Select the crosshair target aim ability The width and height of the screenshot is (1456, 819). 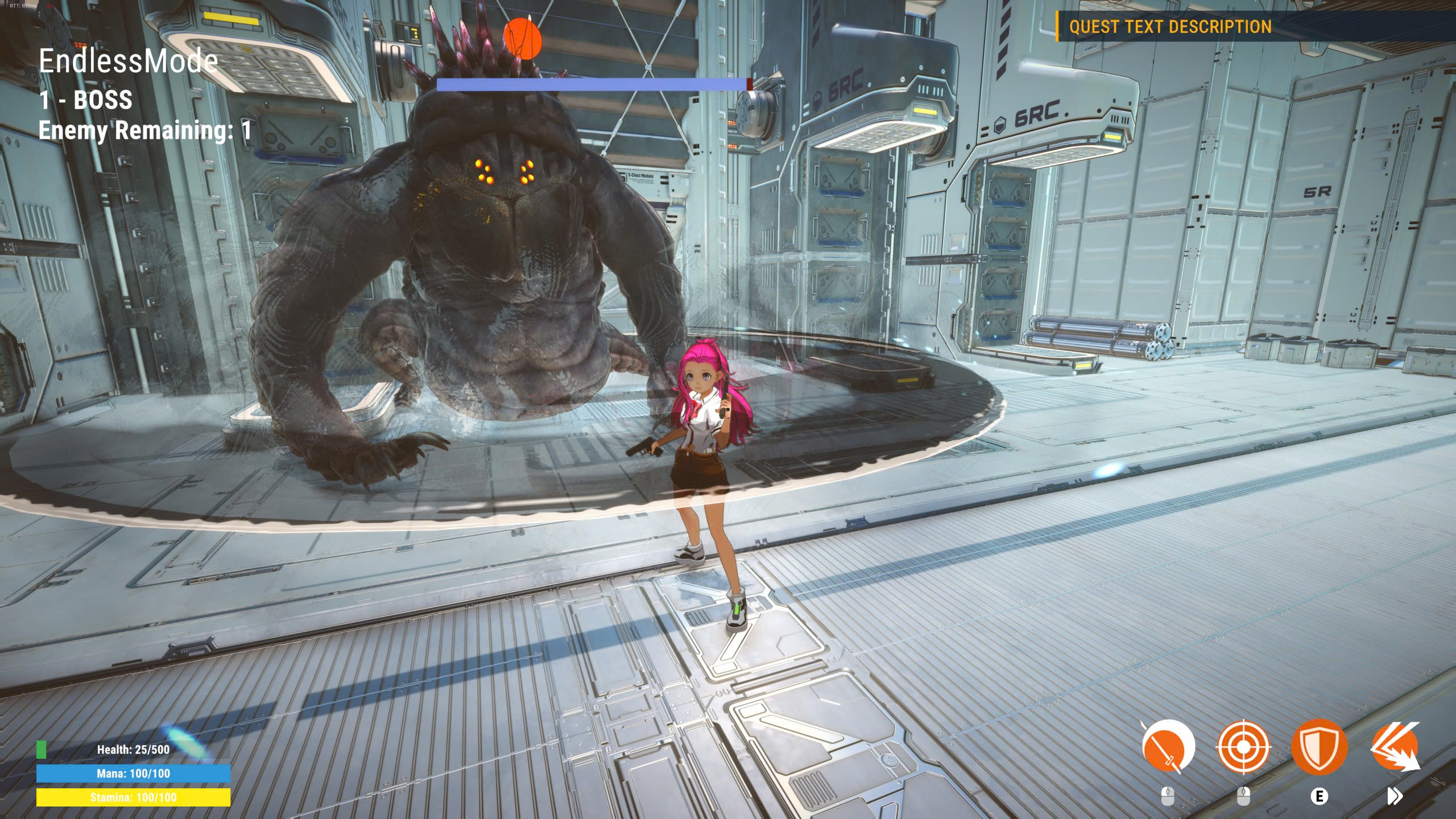[x=1243, y=747]
